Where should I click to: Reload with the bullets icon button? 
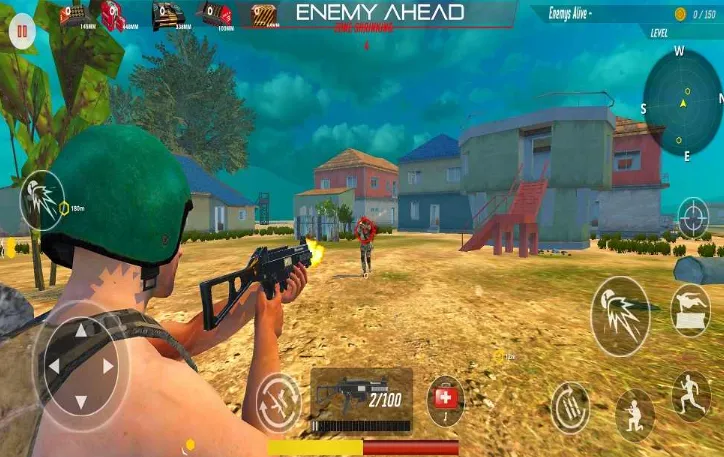(570, 407)
